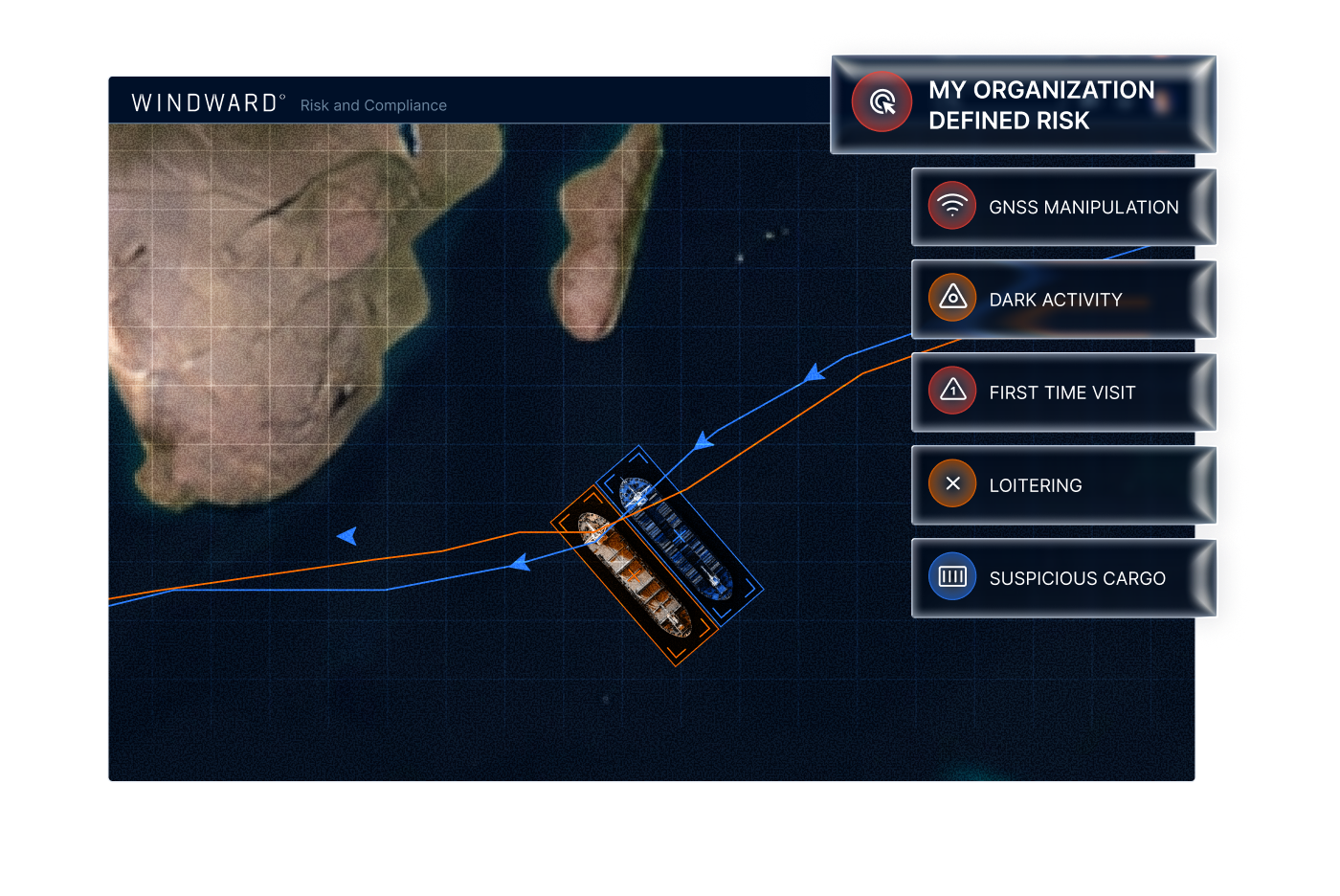Select the Dark Activity triangle icon
The width and height of the screenshot is (1340, 896).
[x=951, y=298]
